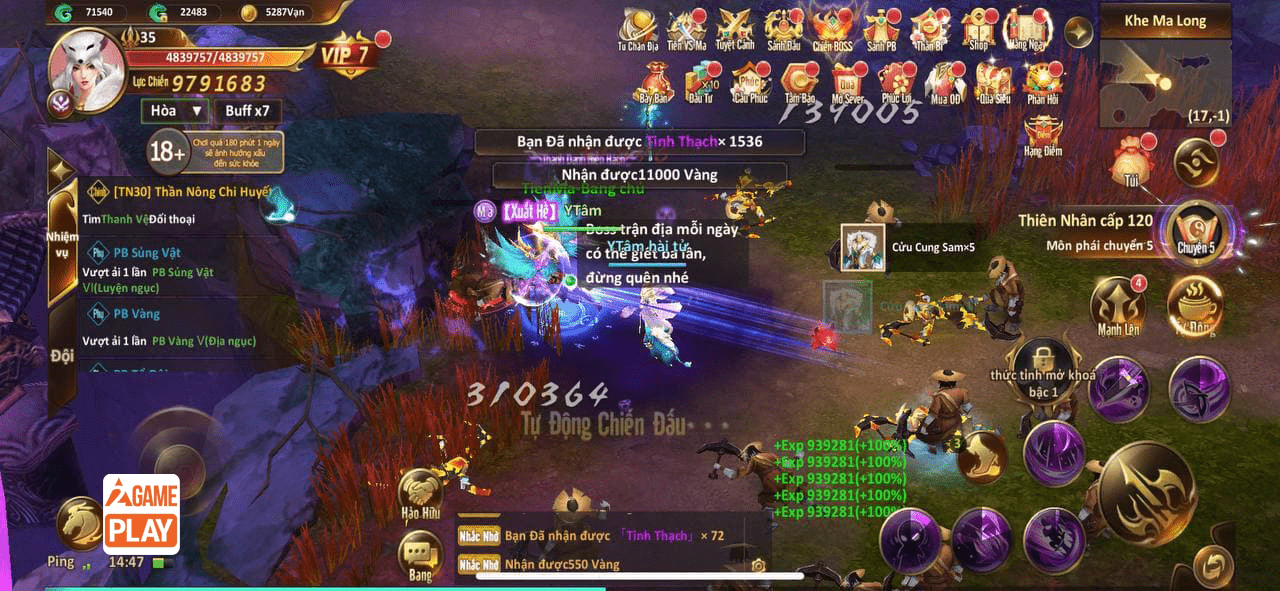Open the Shop icon
The height and width of the screenshot is (591, 1280).
point(979,30)
